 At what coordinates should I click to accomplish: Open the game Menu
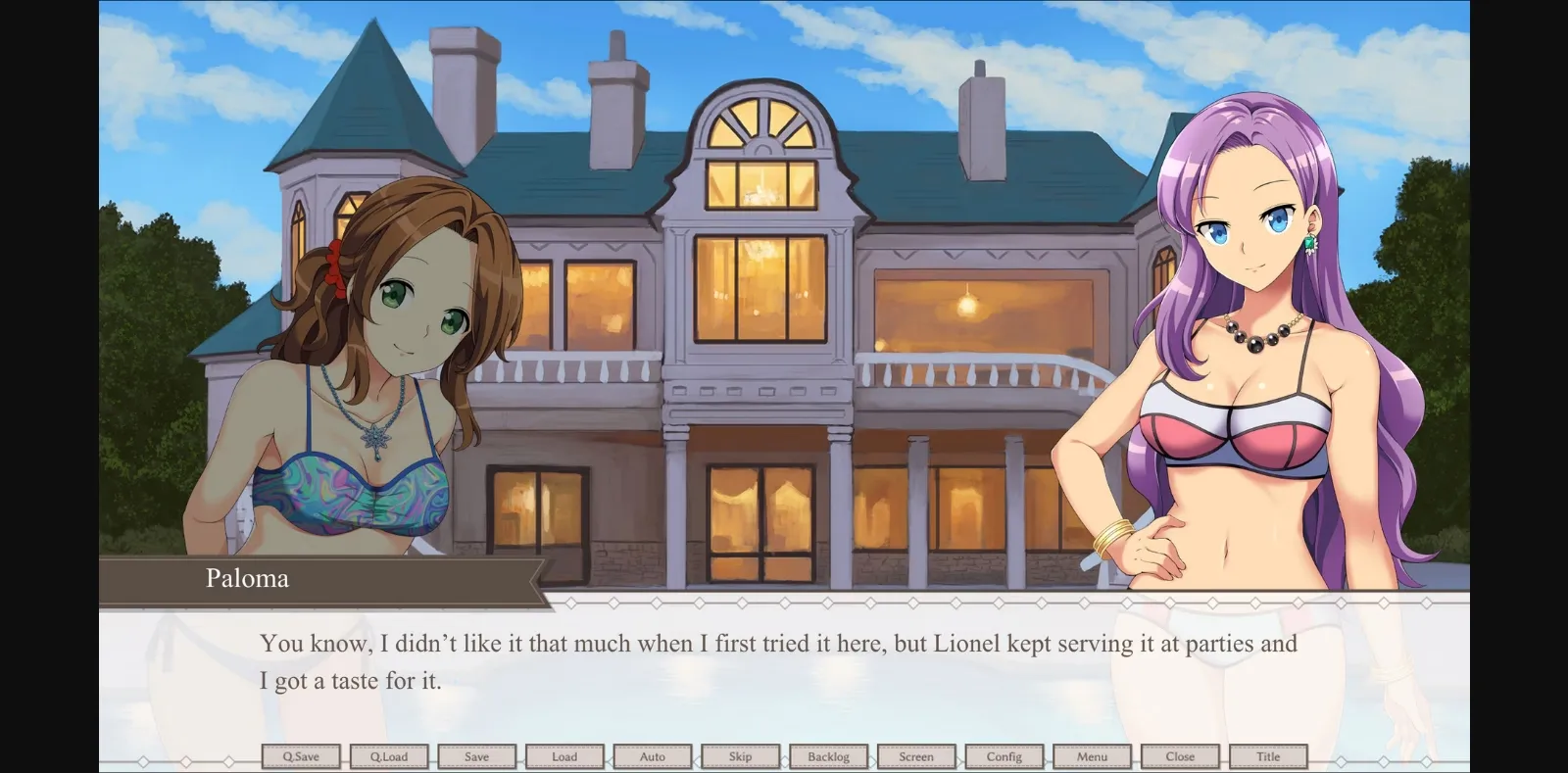tap(1093, 755)
